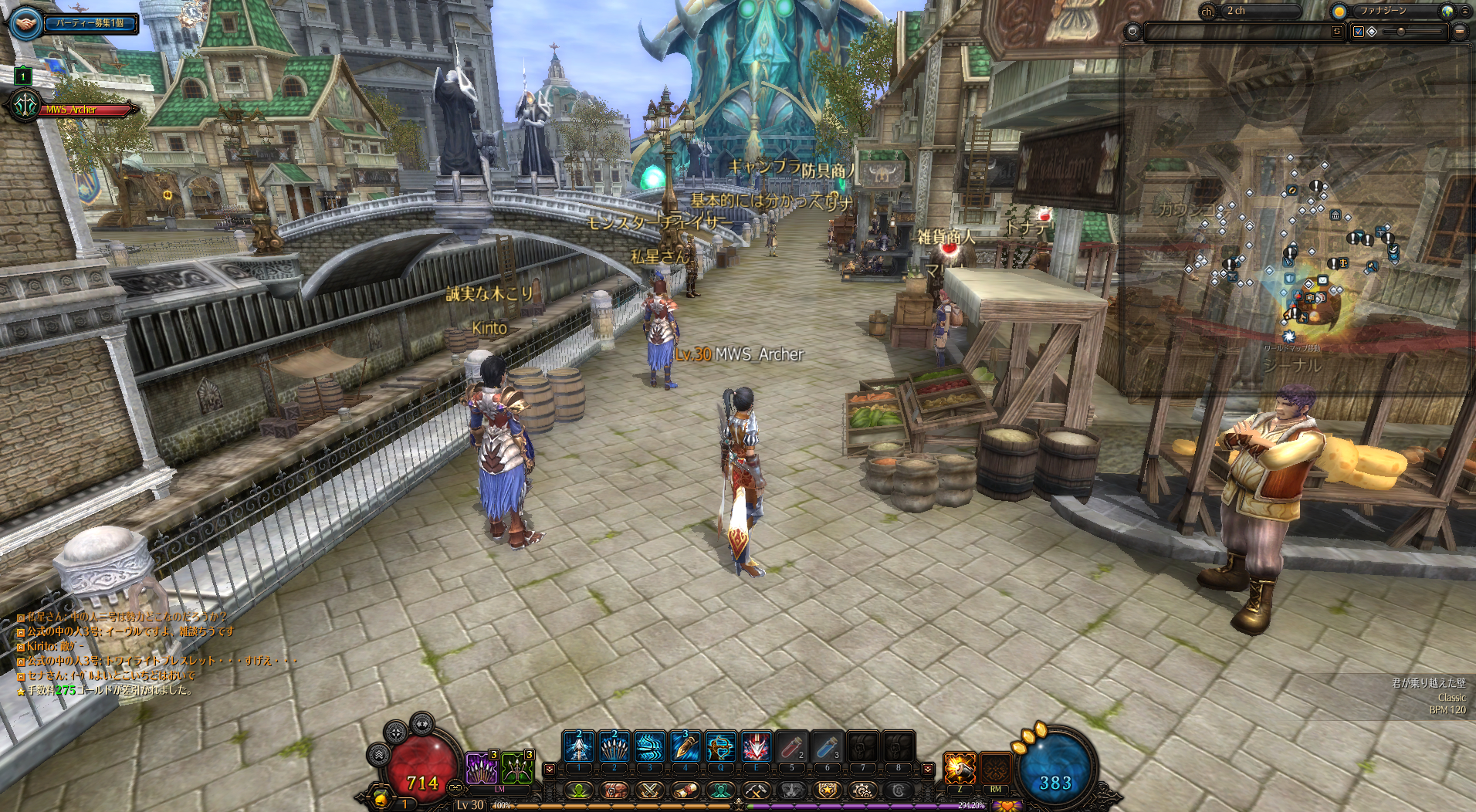Toggle the minimap checkbox option

(x=1359, y=32)
